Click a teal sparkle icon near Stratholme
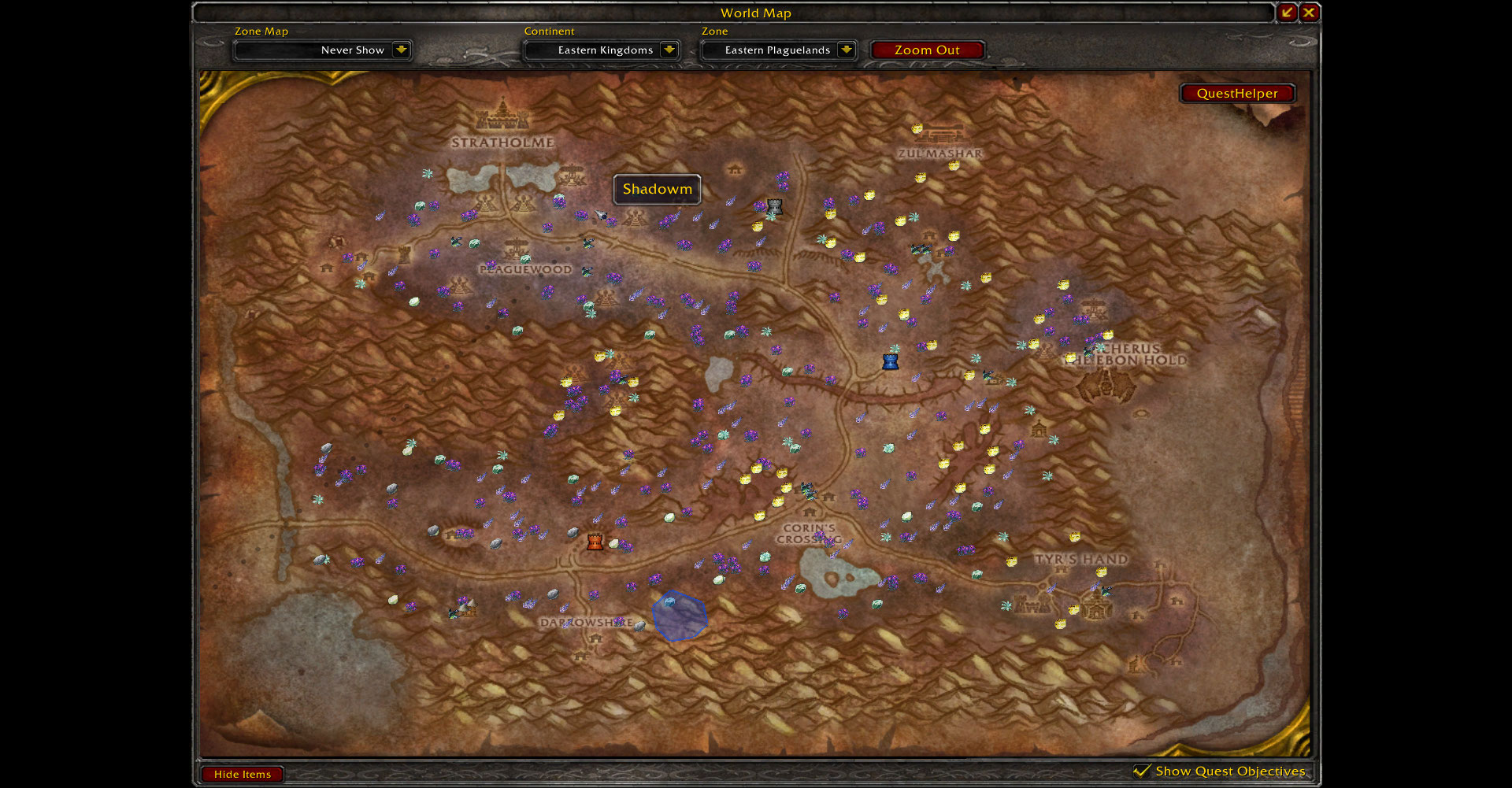The height and width of the screenshot is (788, 1512). pyautogui.click(x=428, y=174)
